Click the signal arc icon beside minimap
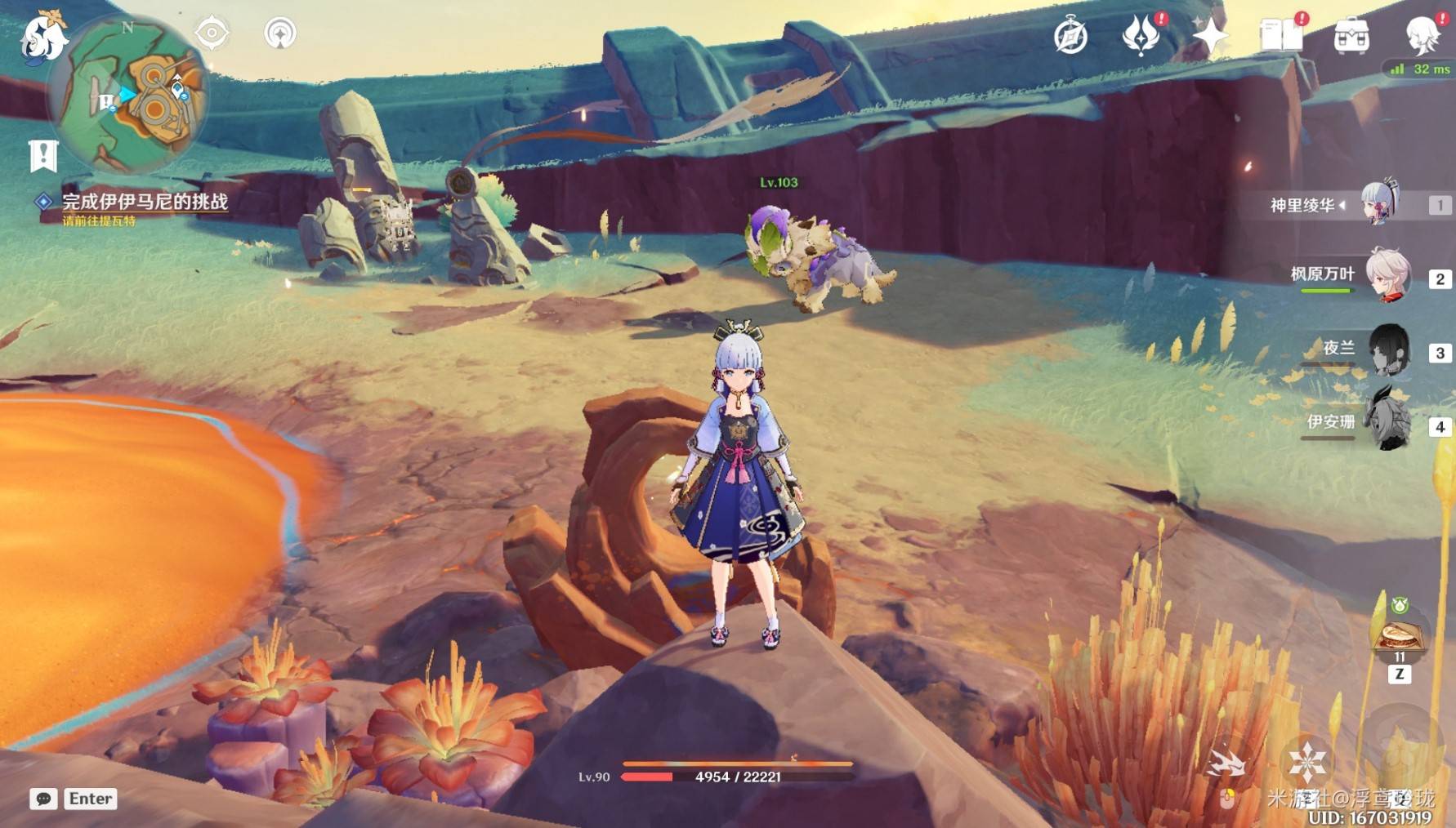Image resolution: width=1456 pixels, height=828 pixels. coord(280,33)
